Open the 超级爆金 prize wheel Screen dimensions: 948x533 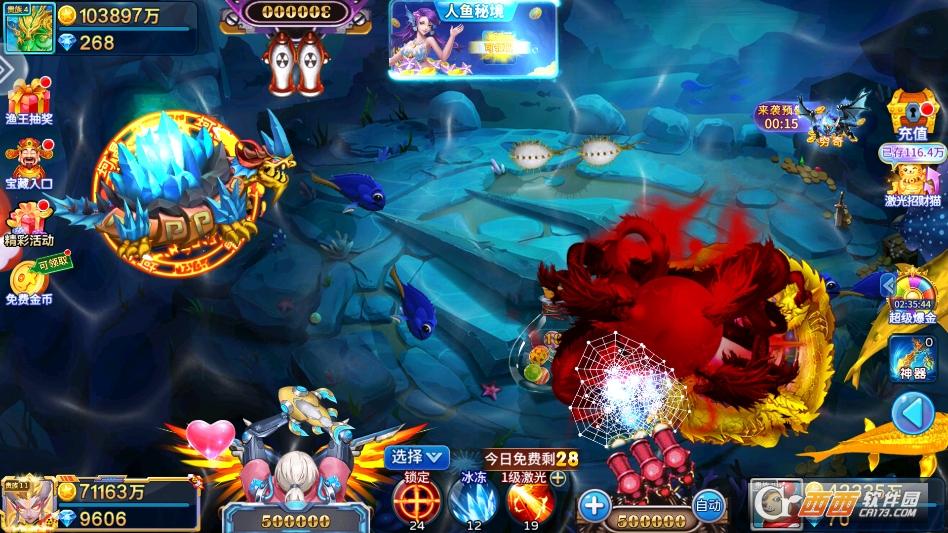coord(912,295)
